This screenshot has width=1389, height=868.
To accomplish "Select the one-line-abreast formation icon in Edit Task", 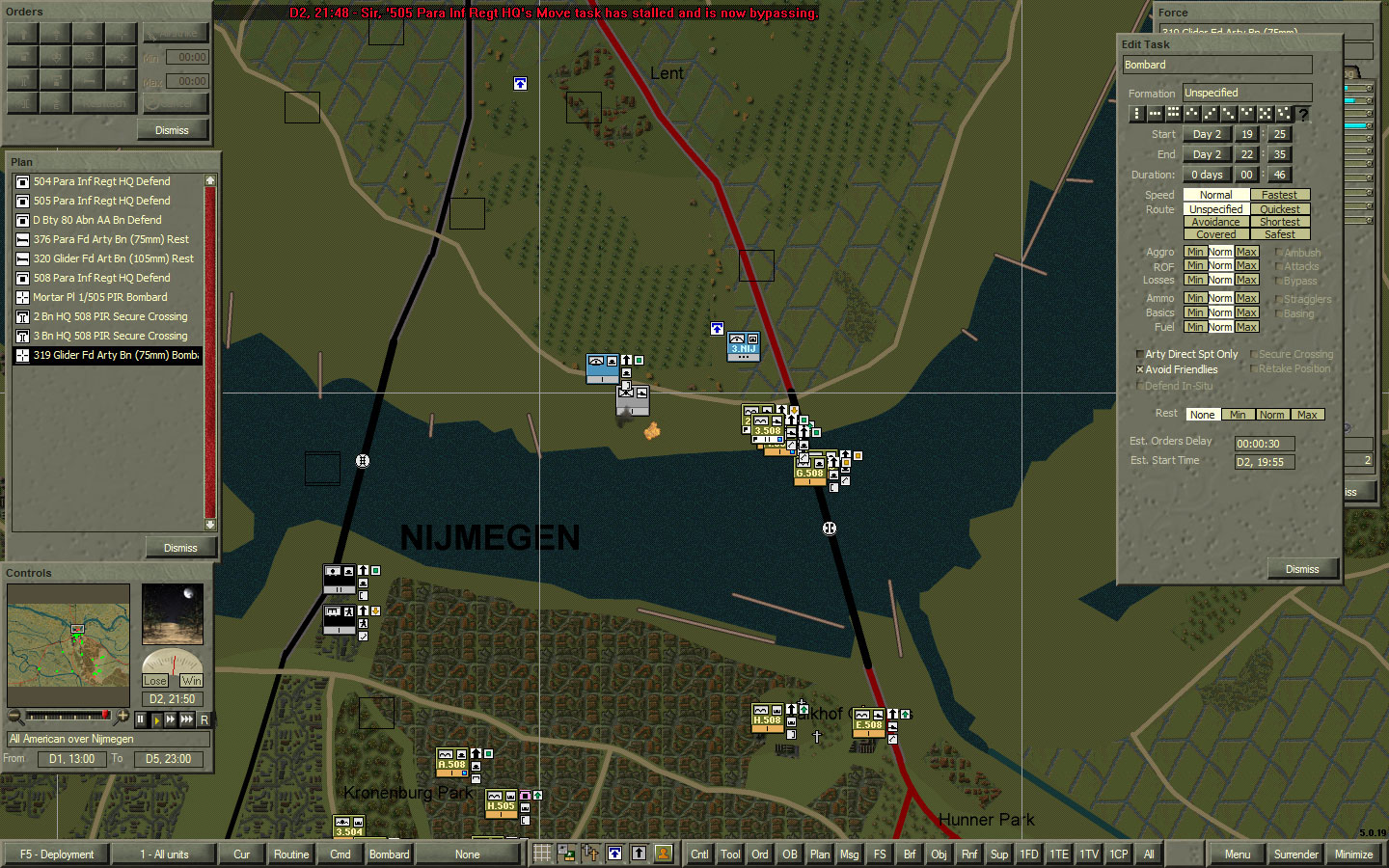I will (1155, 114).
